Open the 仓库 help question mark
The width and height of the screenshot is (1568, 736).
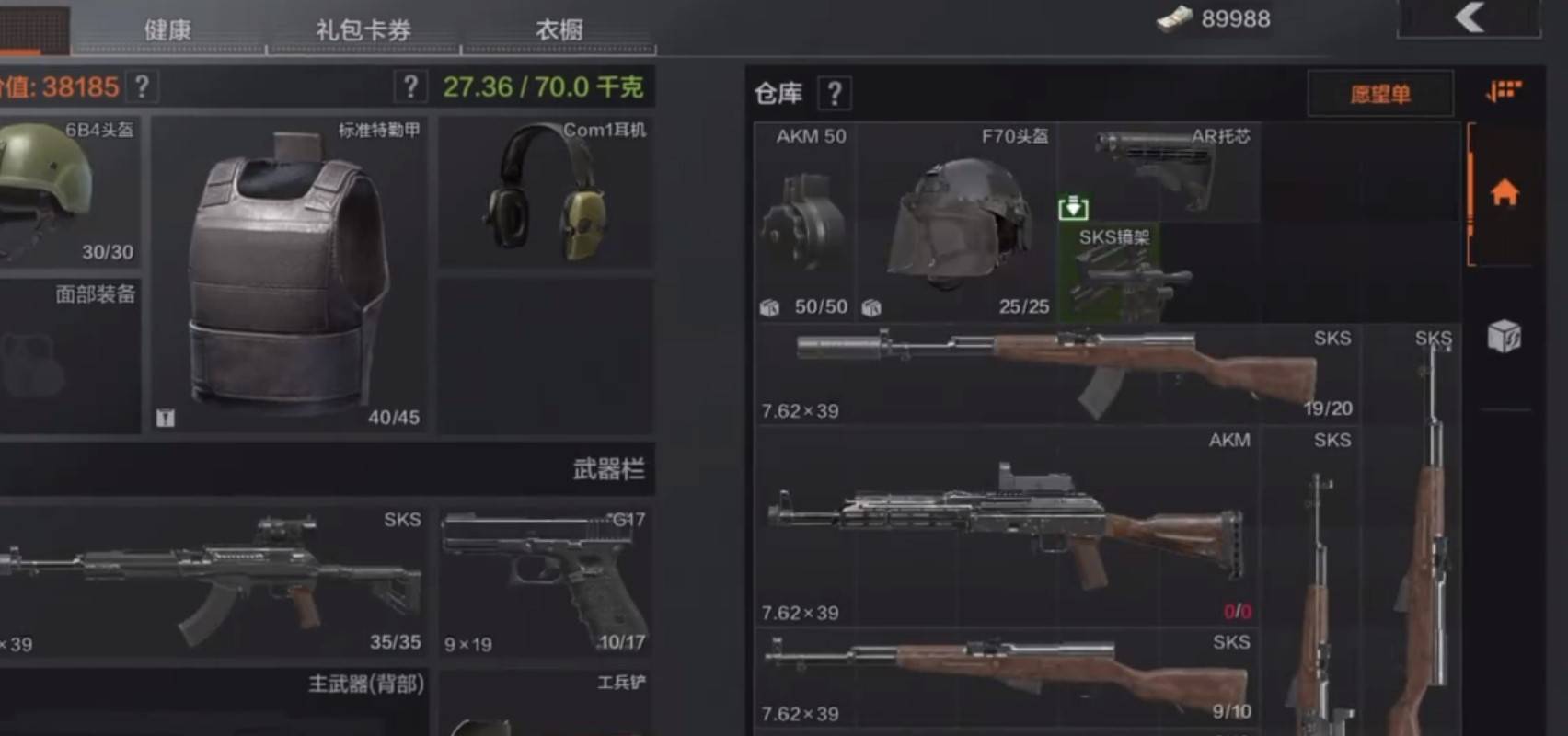click(x=834, y=92)
